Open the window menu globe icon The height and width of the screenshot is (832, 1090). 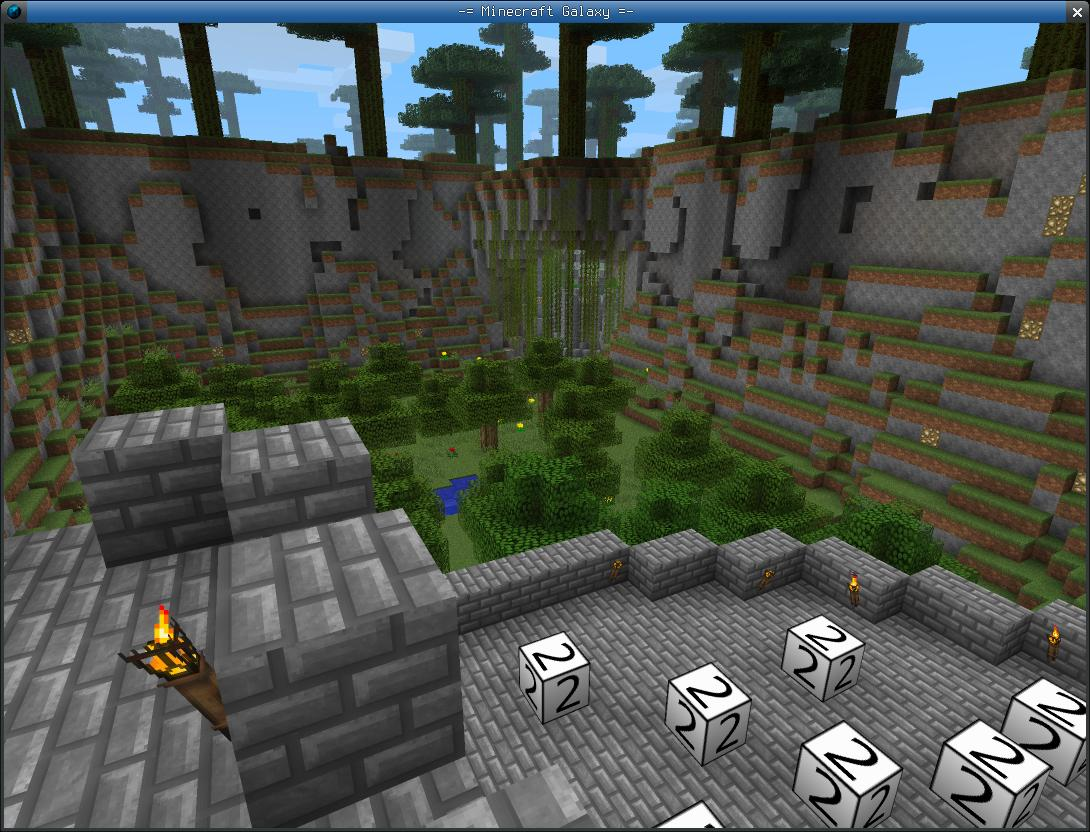pos(13,11)
